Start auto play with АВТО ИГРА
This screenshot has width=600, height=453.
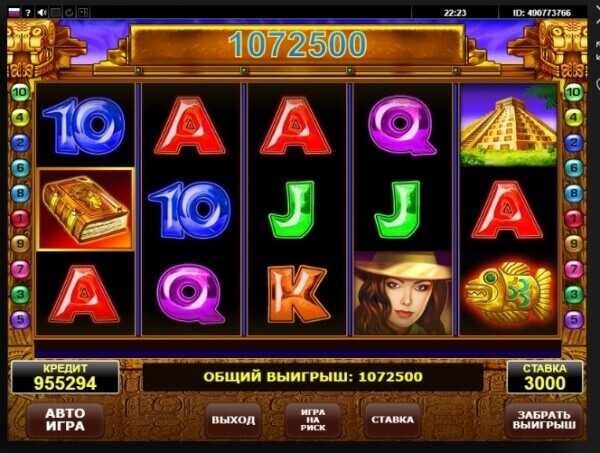point(65,420)
